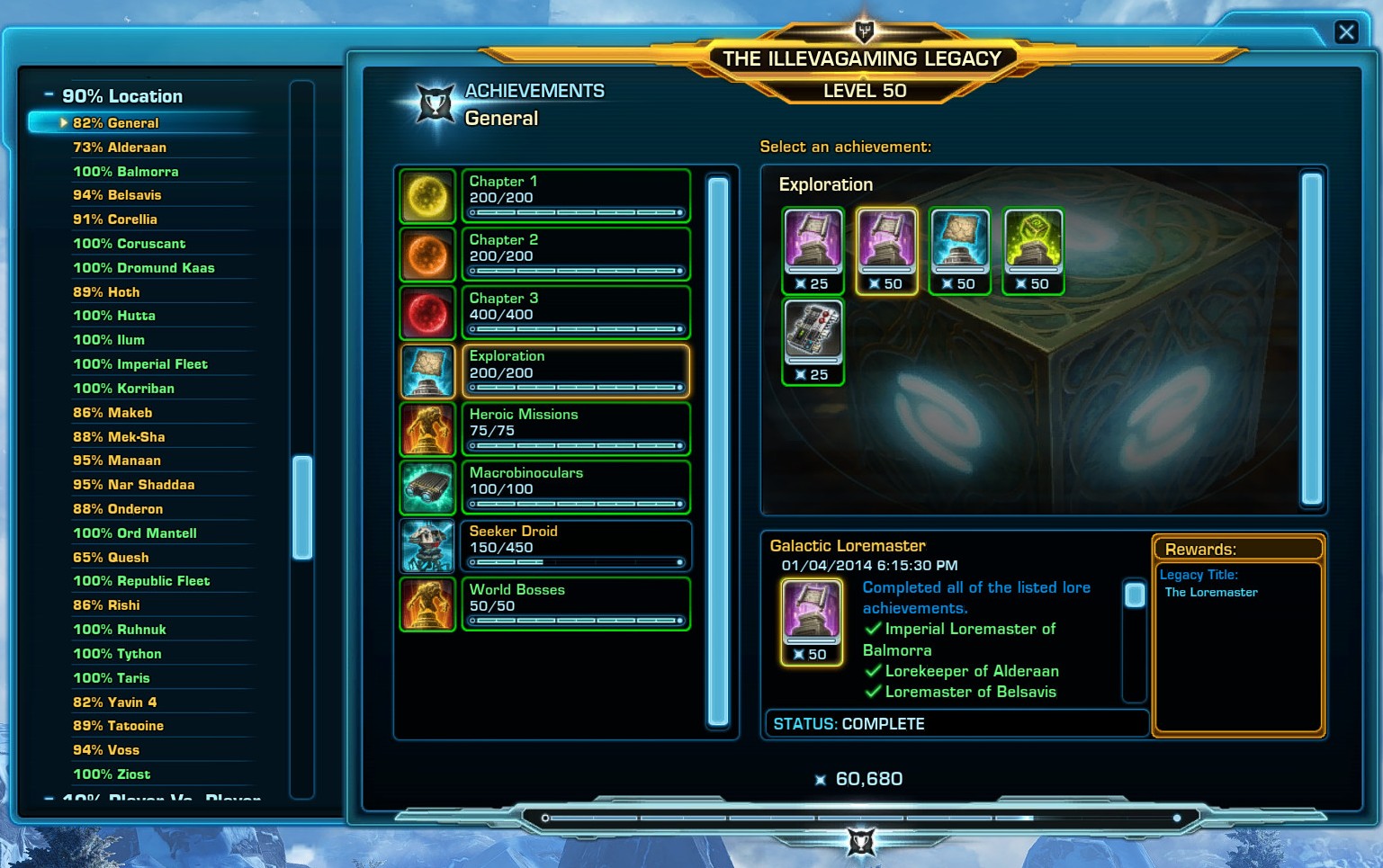The width and height of the screenshot is (1383, 868).
Task: Open Nar Shaddaa achievements
Action: click(x=133, y=485)
